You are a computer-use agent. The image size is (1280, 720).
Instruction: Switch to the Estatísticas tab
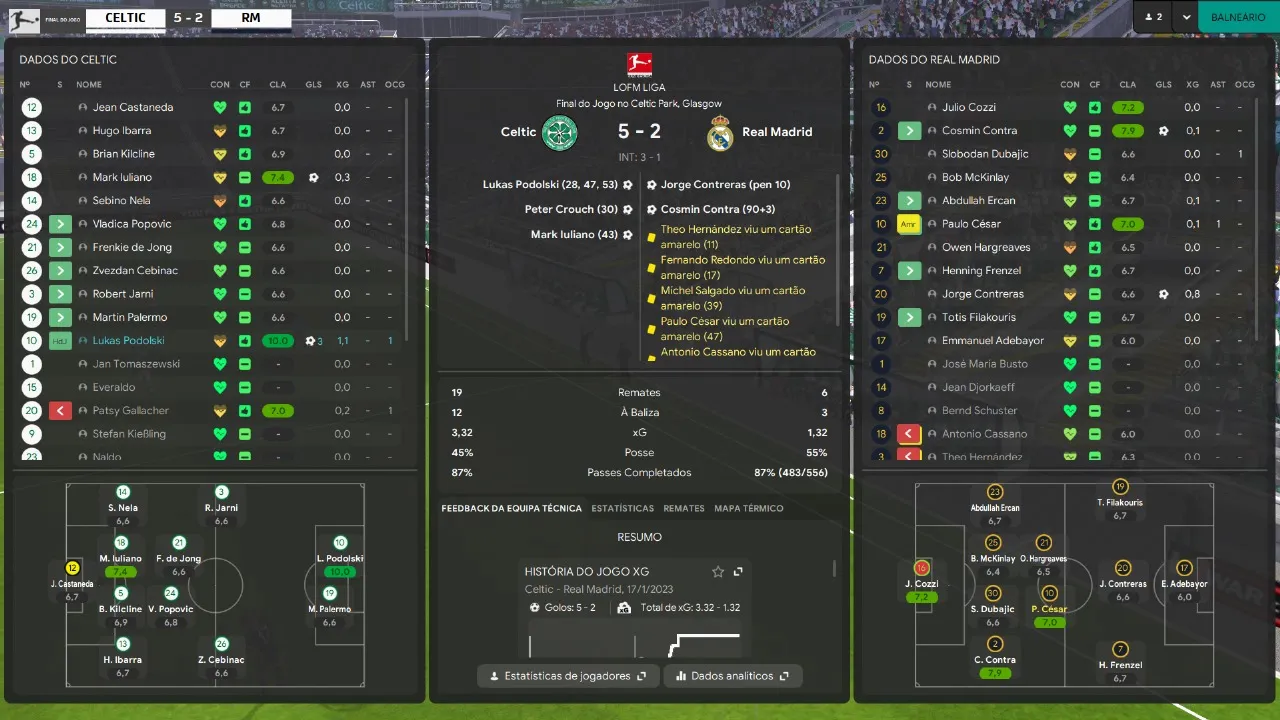[x=622, y=508]
